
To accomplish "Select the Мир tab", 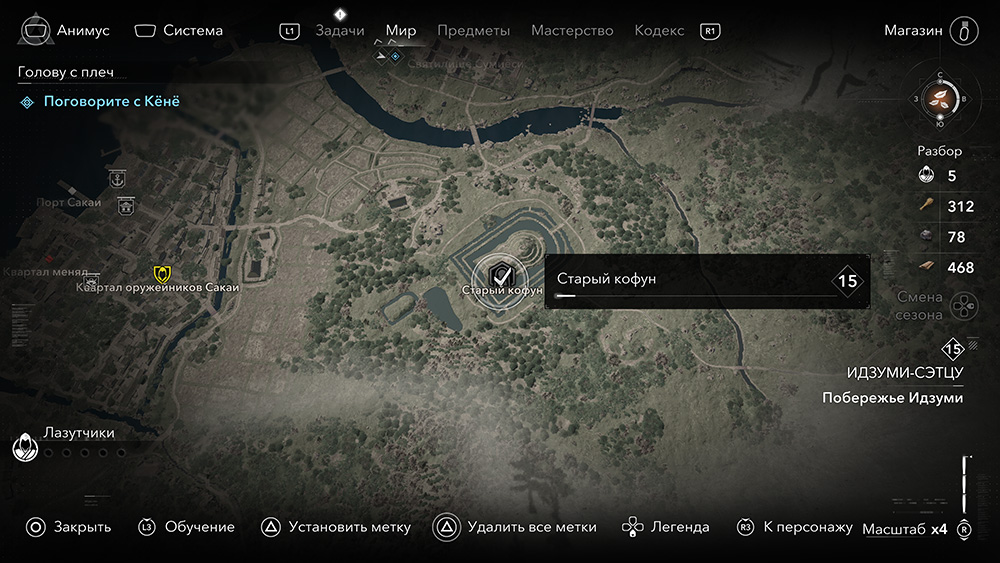I will click(401, 31).
